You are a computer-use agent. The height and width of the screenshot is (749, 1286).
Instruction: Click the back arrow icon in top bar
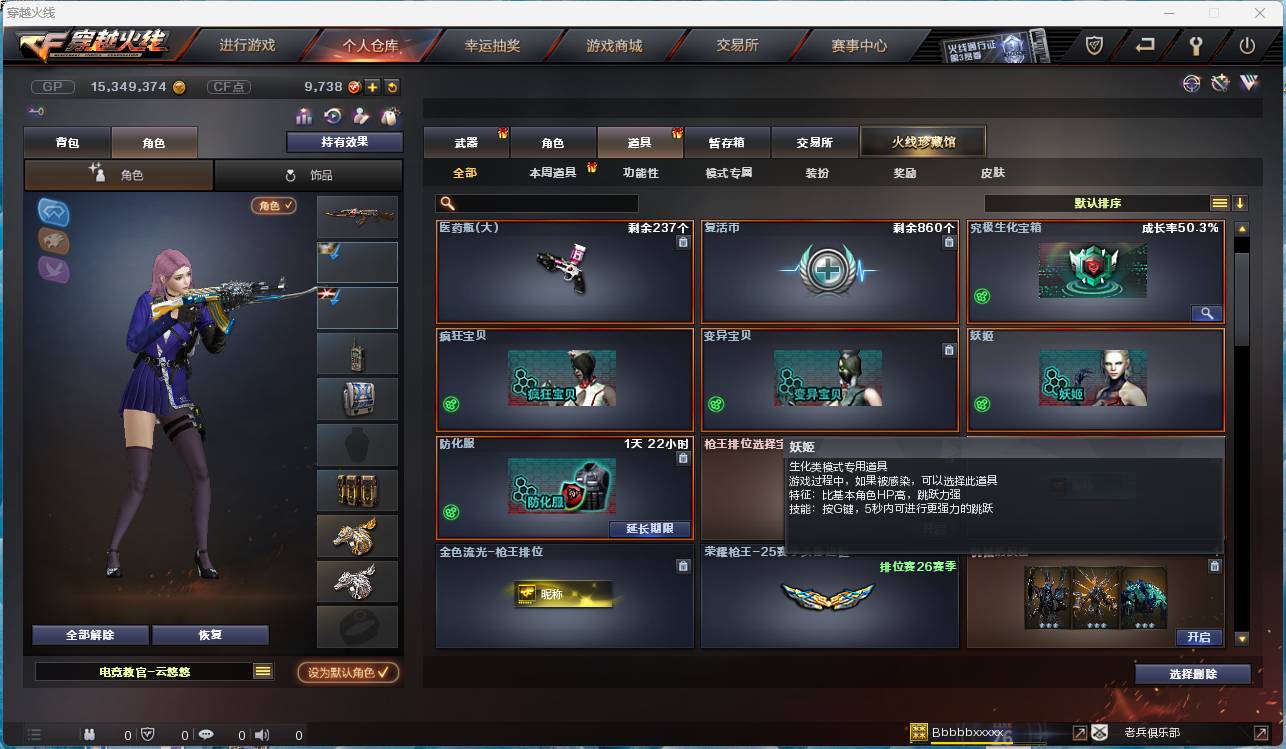(1145, 44)
